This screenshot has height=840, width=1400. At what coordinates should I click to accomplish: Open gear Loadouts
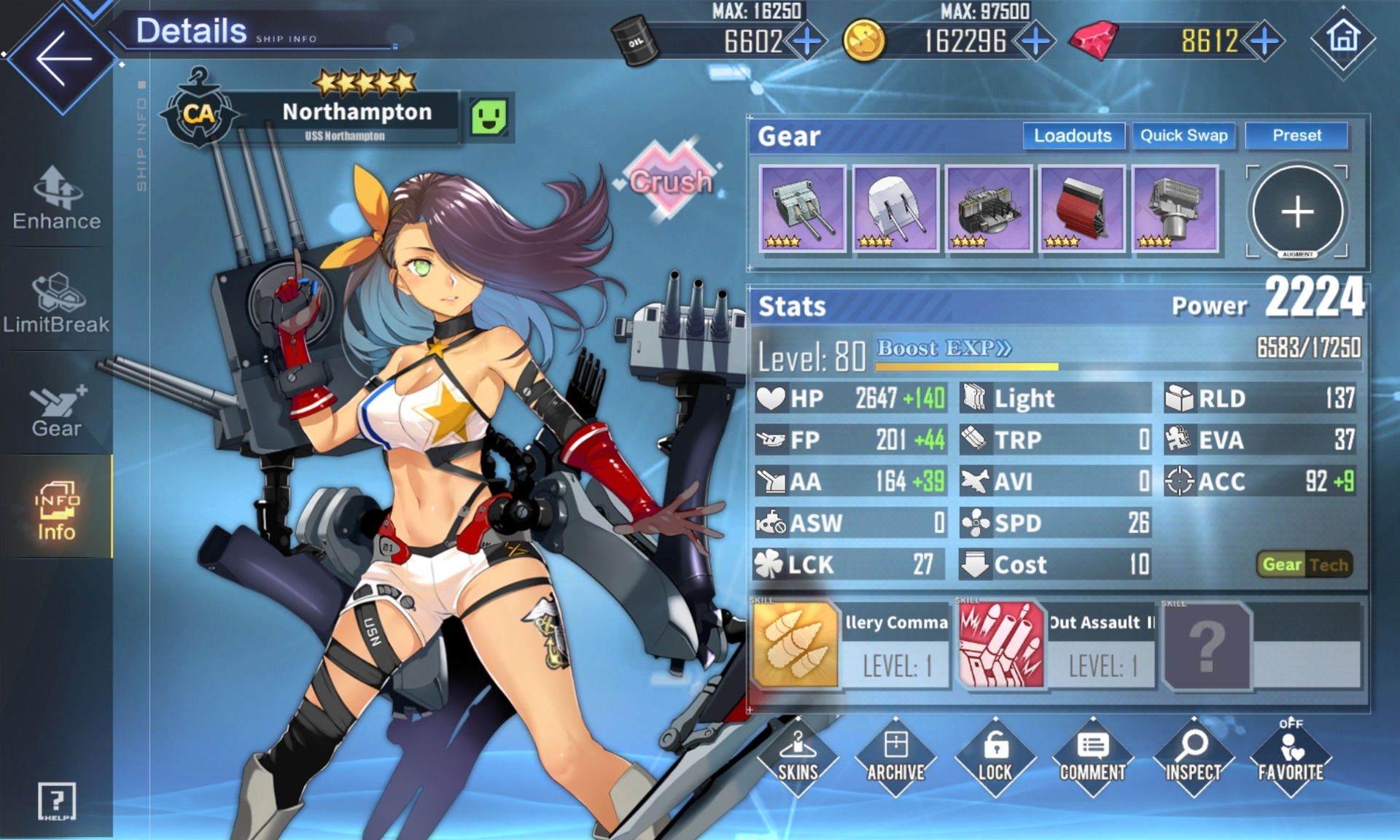(x=1073, y=136)
